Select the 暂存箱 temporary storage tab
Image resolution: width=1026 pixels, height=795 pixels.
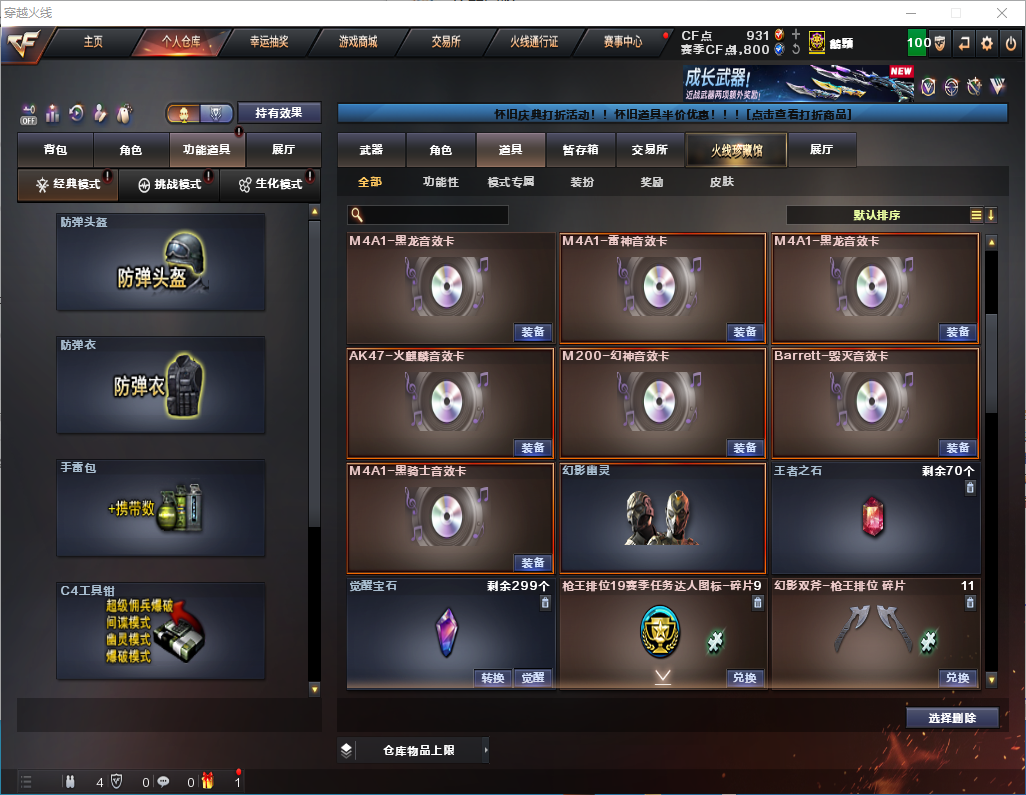coord(580,150)
